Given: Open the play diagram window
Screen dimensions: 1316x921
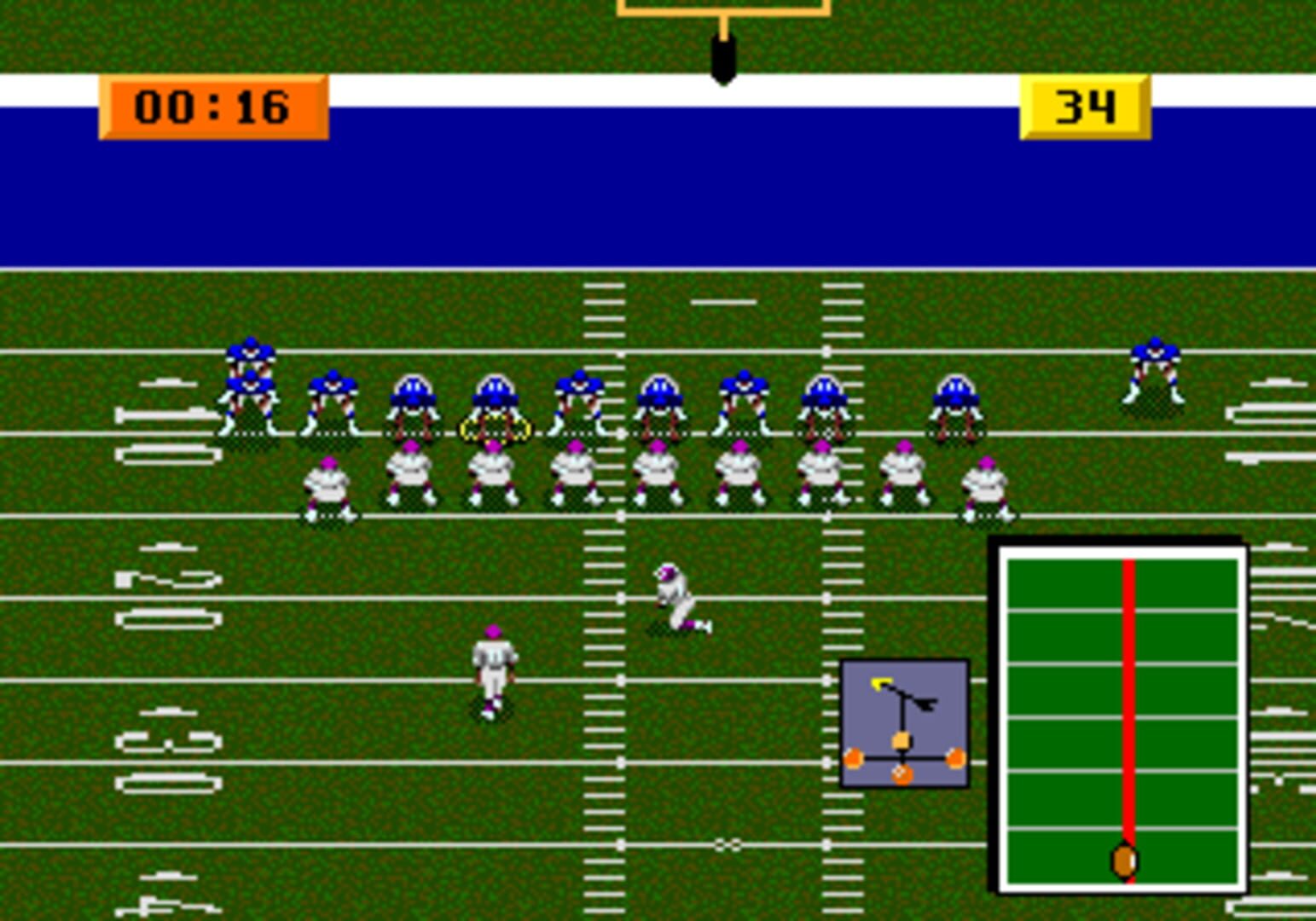Looking at the screenshot, I should (x=906, y=723).
